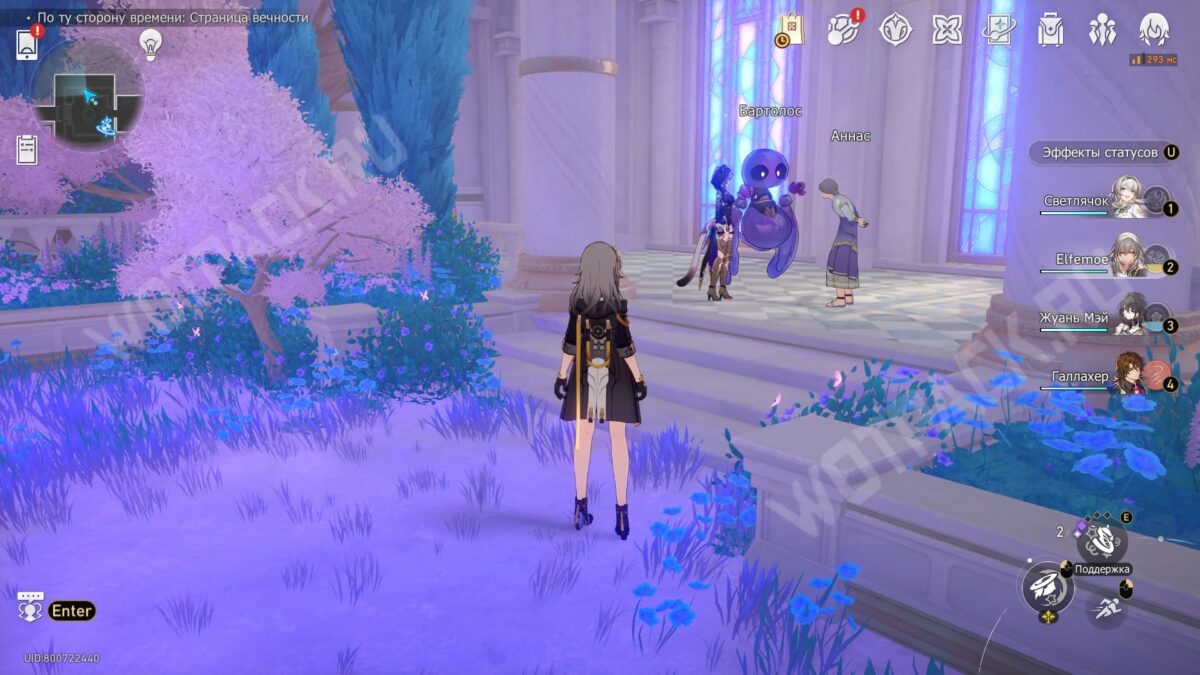Open the four-petal flower icon

(x=947, y=29)
